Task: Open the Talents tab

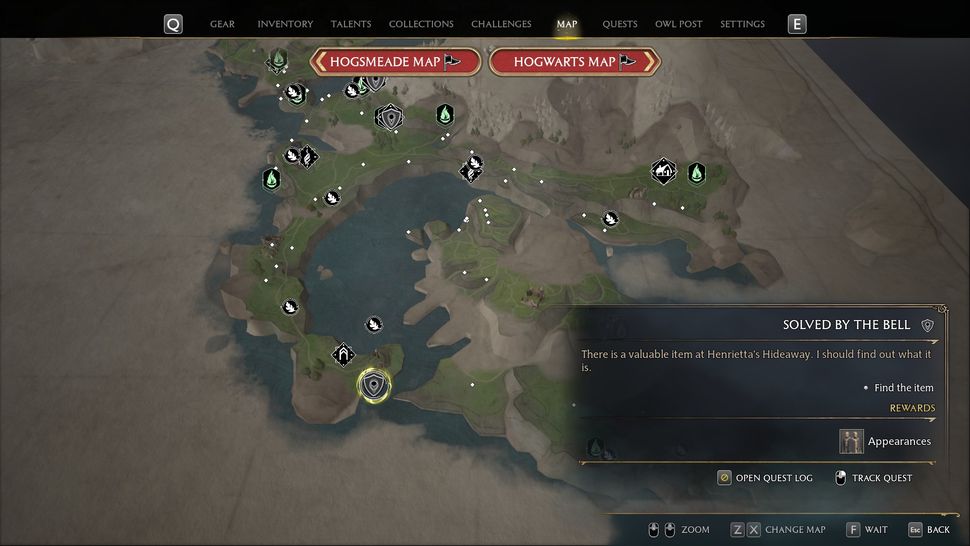Action: click(x=351, y=24)
